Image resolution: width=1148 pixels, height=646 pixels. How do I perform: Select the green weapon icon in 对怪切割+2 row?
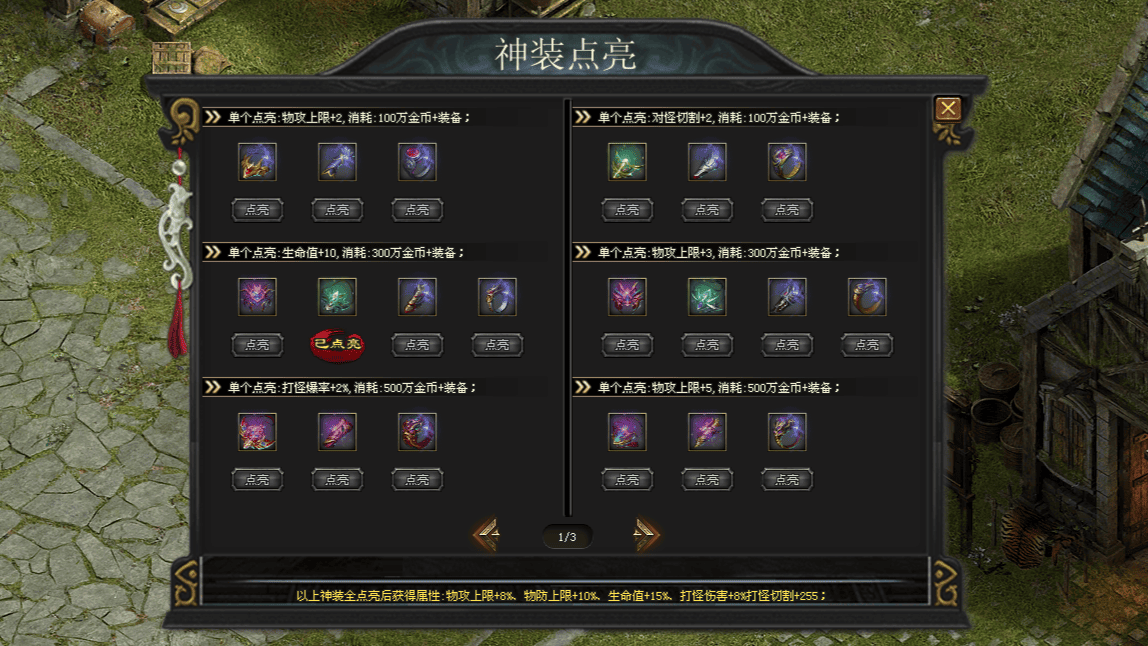coord(627,162)
